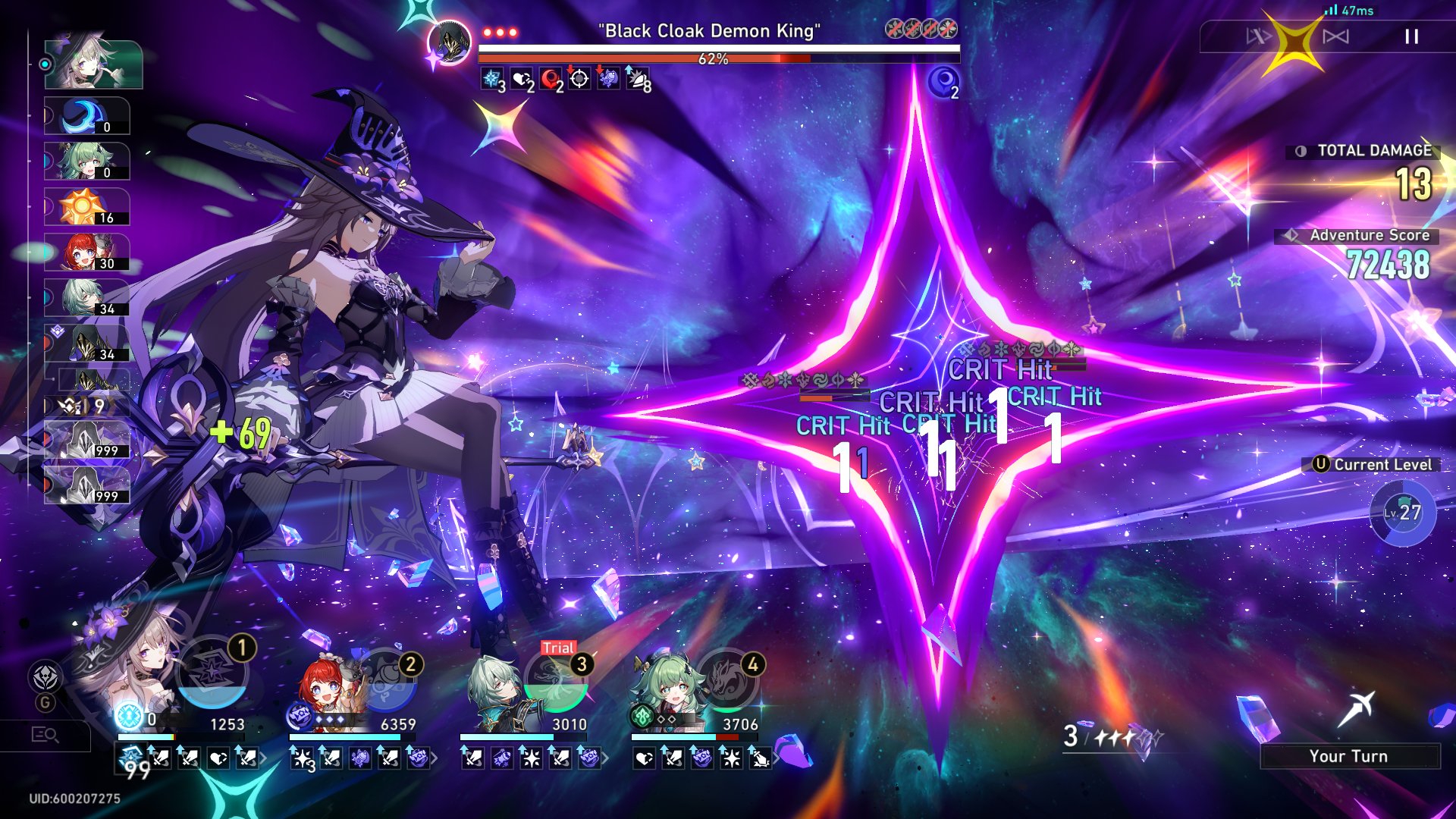Open the battle details search icon

pyautogui.click(x=45, y=735)
